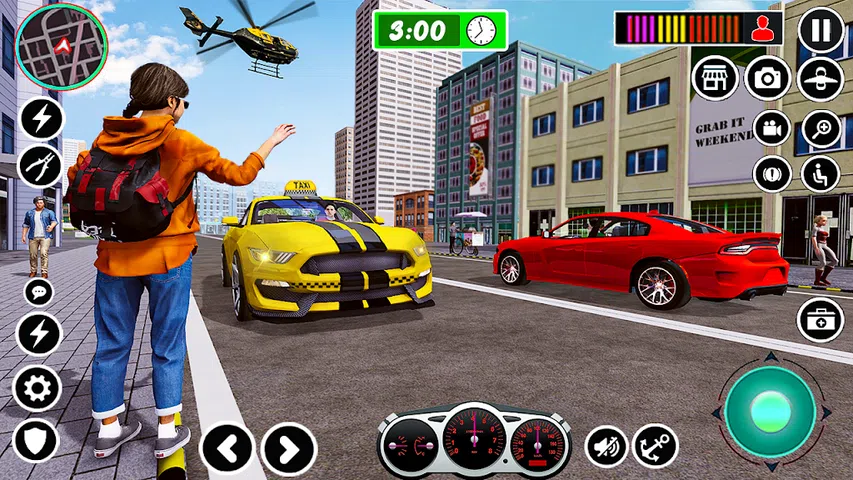Steer left with the left arrow
Viewport: 853px width, 480px height.
228,449
